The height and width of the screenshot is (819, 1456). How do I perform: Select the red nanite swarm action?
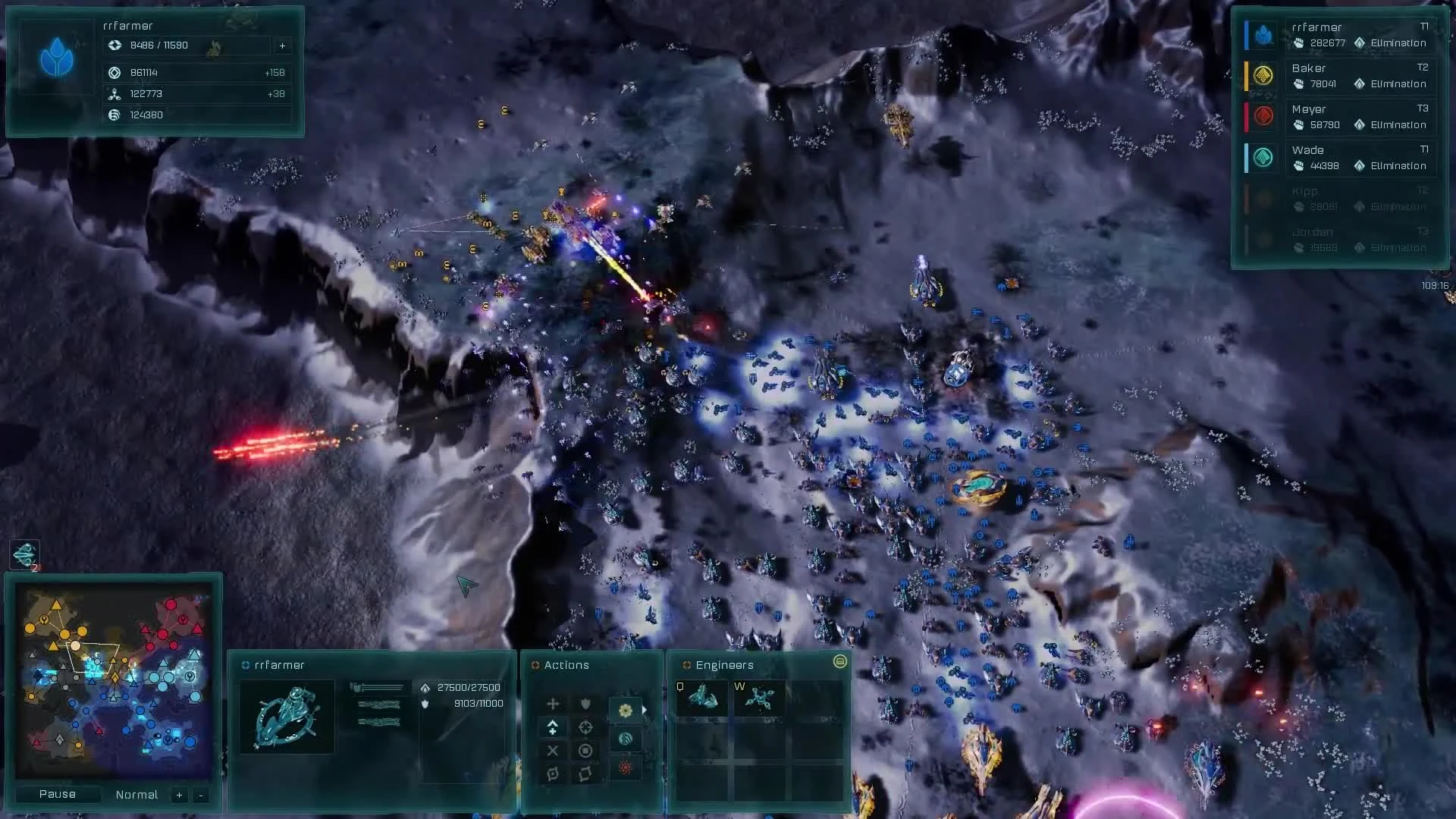pyautogui.click(x=625, y=767)
